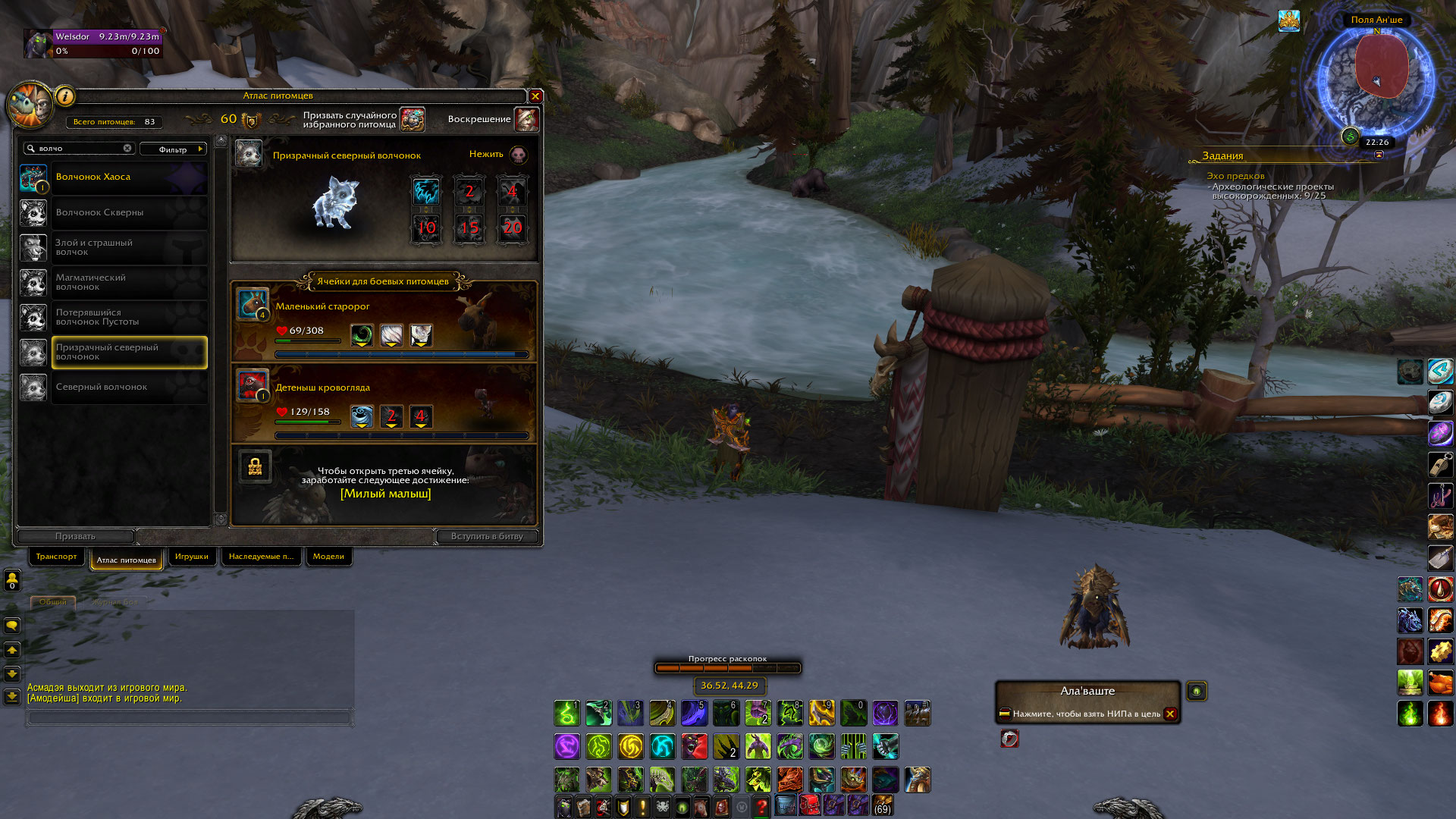Viewport: 1456px width, 819px height.
Task: Open the [Милый малыш] achievement link
Action: (x=385, y=494)
